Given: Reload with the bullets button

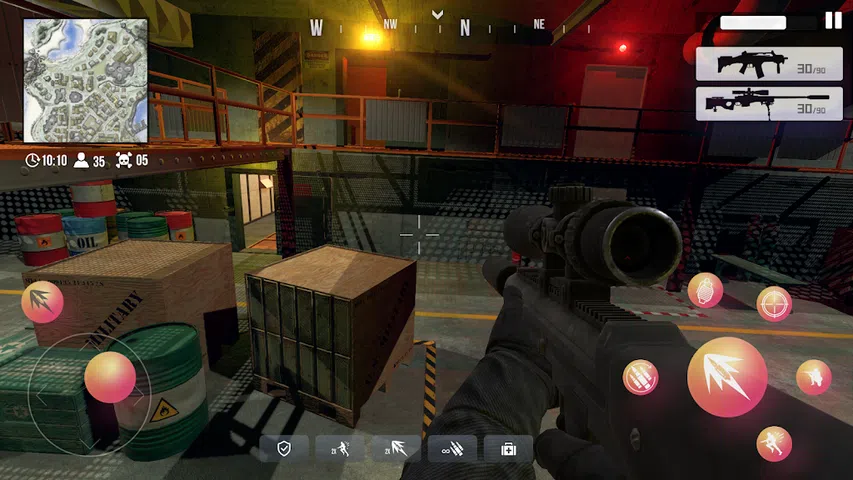Looking at the screenshot, I should (640, 377).
